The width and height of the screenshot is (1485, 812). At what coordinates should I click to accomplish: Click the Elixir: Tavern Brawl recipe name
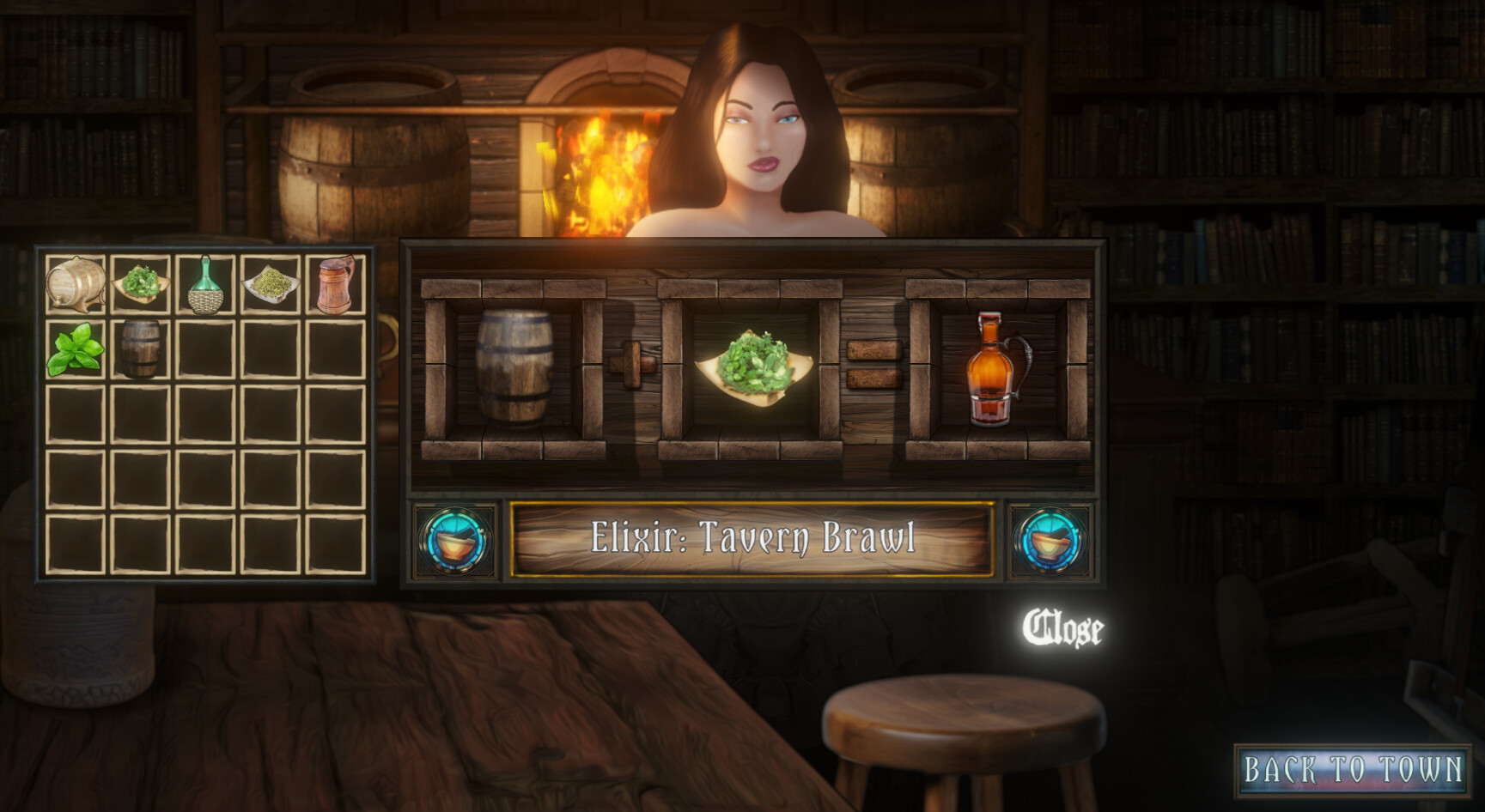(x=752, y=539)
